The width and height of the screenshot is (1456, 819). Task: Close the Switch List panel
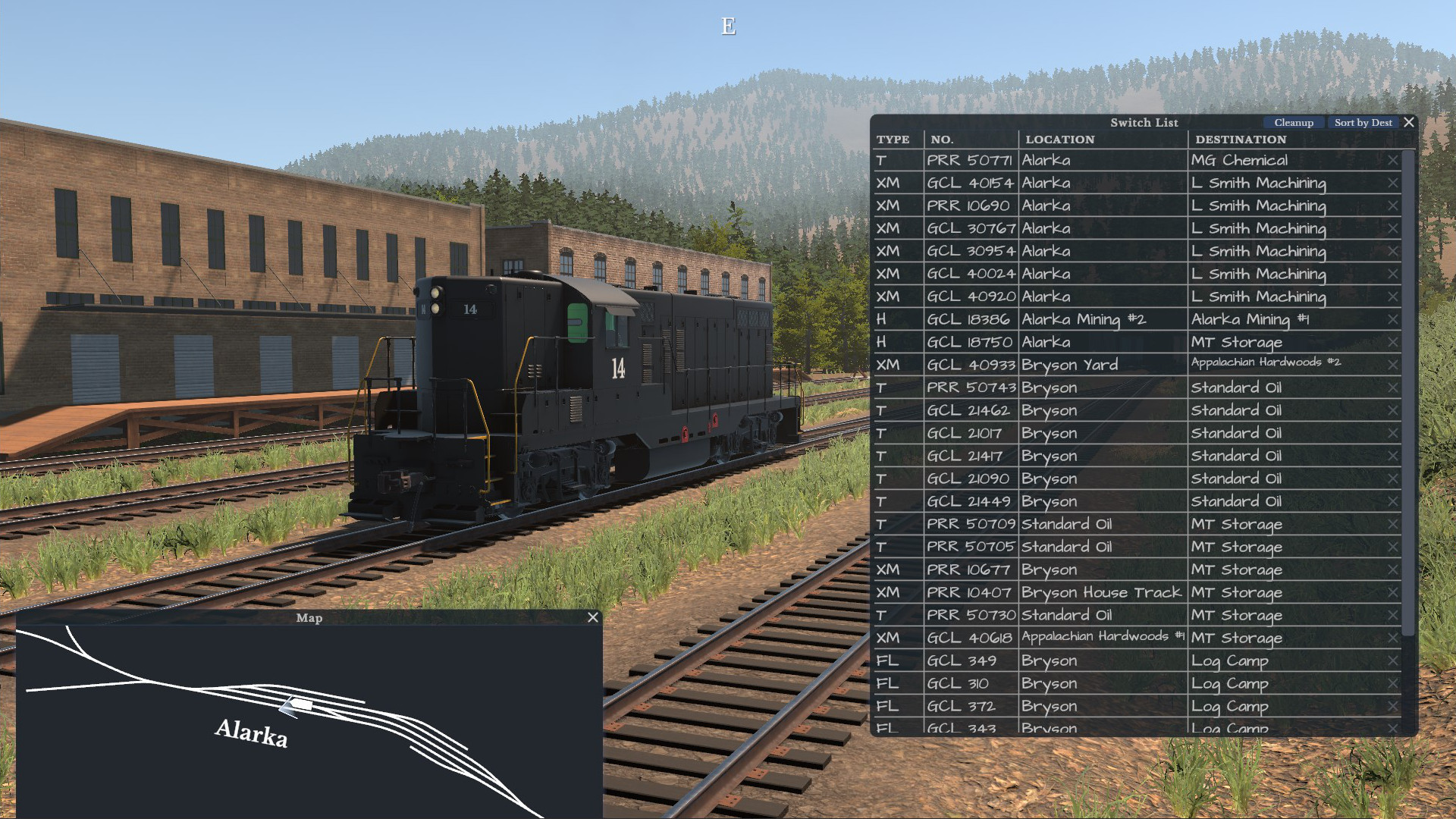(1409, 122)
